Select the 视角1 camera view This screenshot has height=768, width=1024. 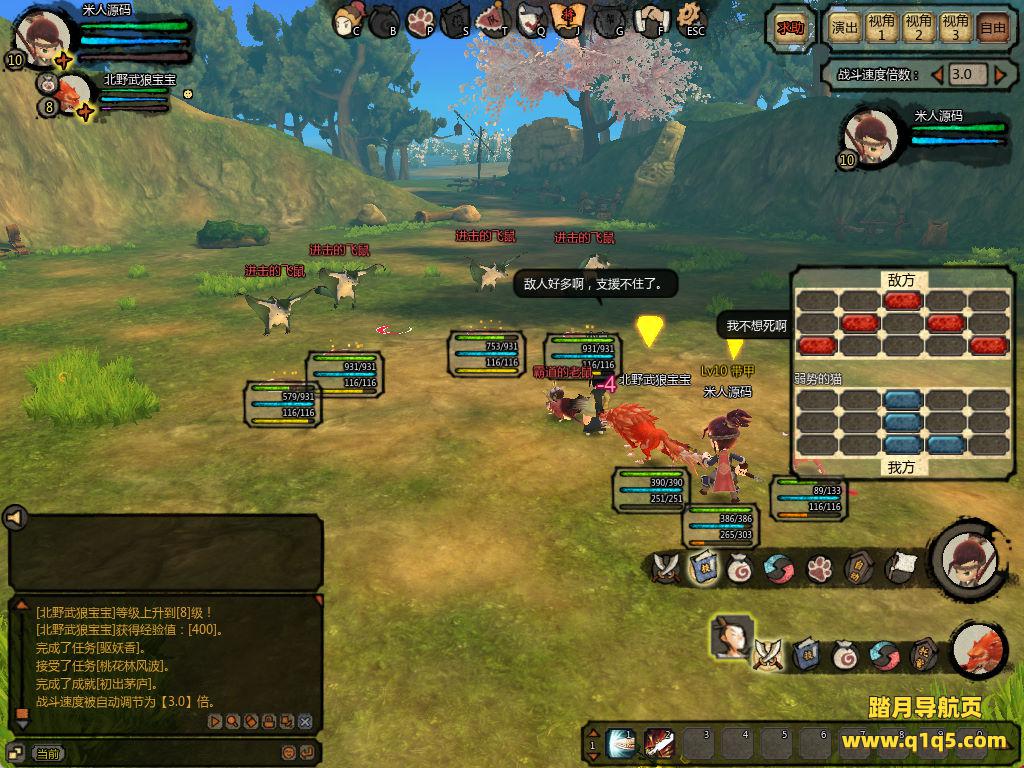[x=881, y=27]
